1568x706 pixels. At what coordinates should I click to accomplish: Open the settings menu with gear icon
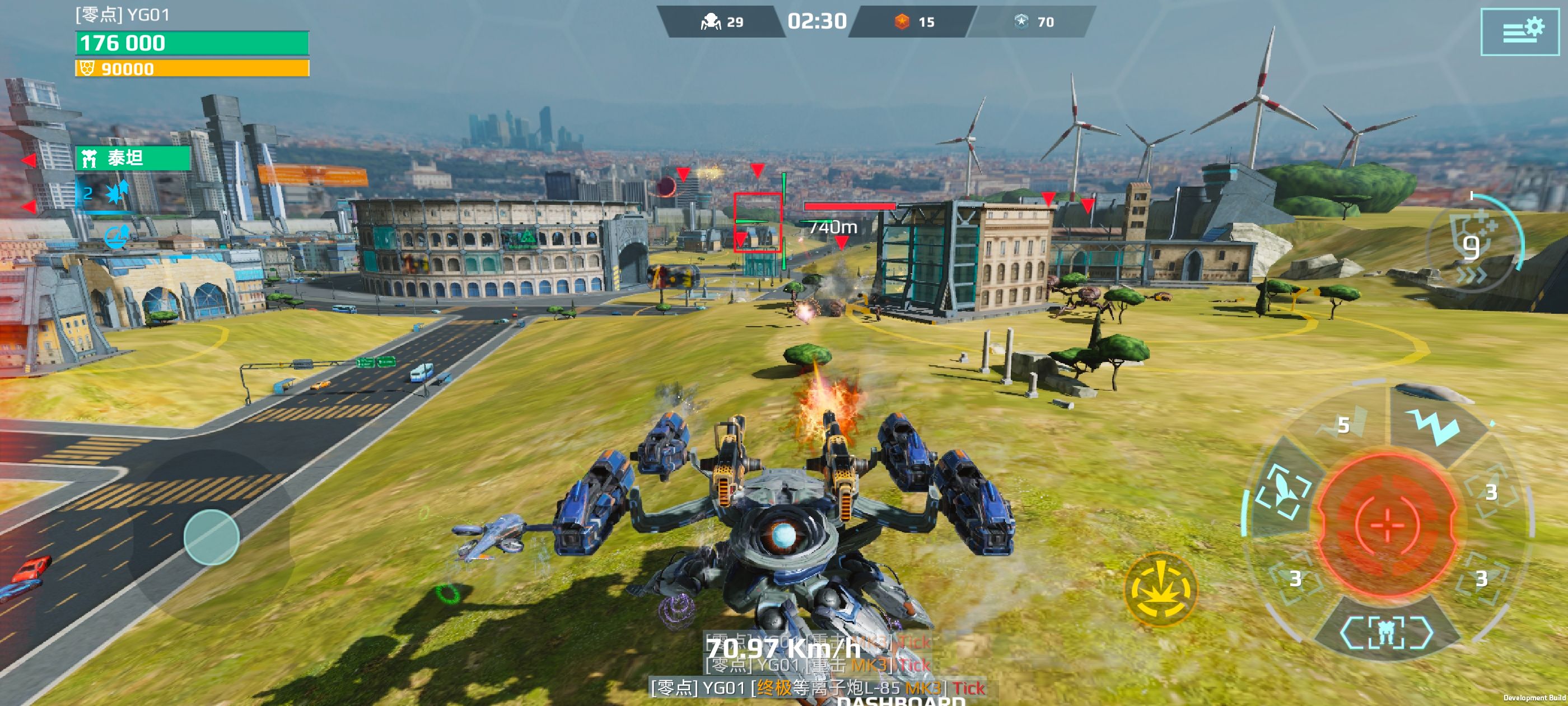click(1519, 32)
